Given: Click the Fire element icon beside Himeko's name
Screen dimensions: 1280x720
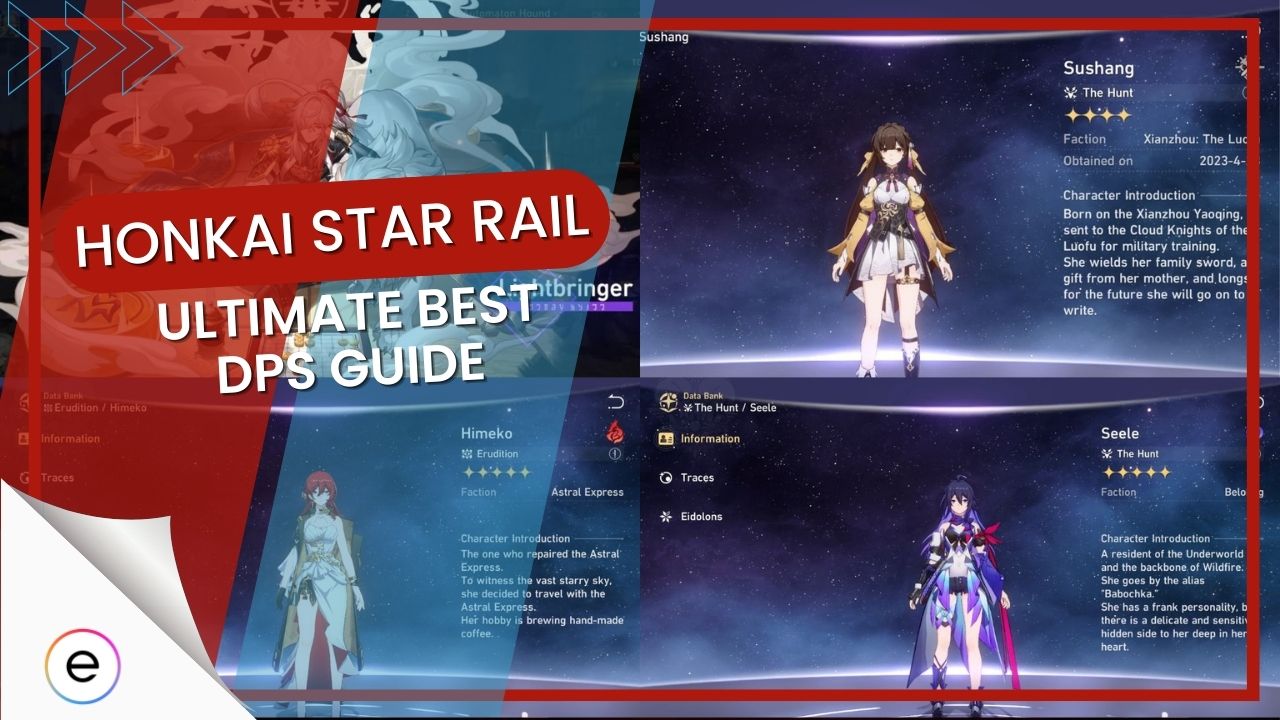Looking at the screenshot, I should click(616, 432).
